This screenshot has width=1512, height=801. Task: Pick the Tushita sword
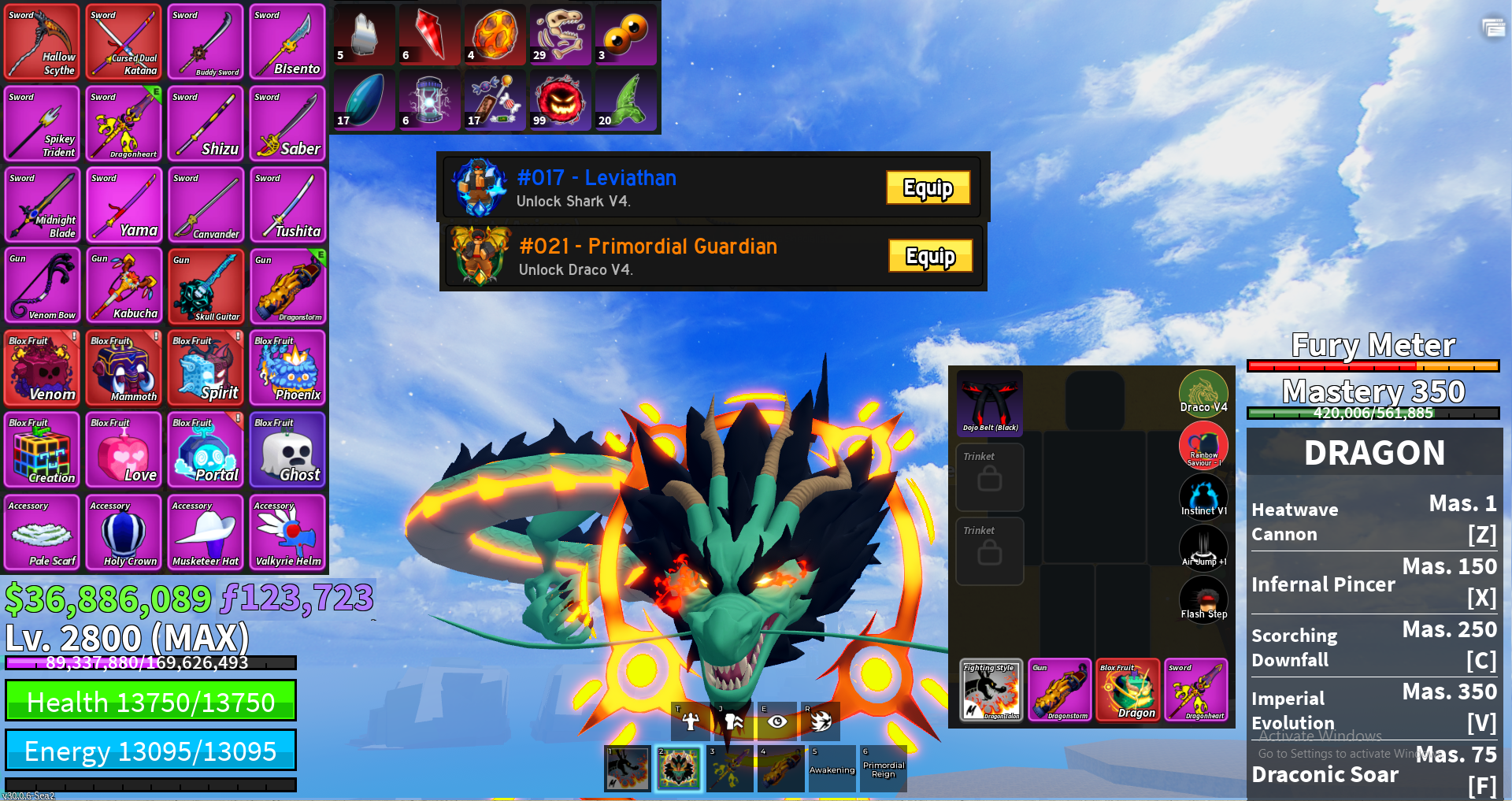288,205
